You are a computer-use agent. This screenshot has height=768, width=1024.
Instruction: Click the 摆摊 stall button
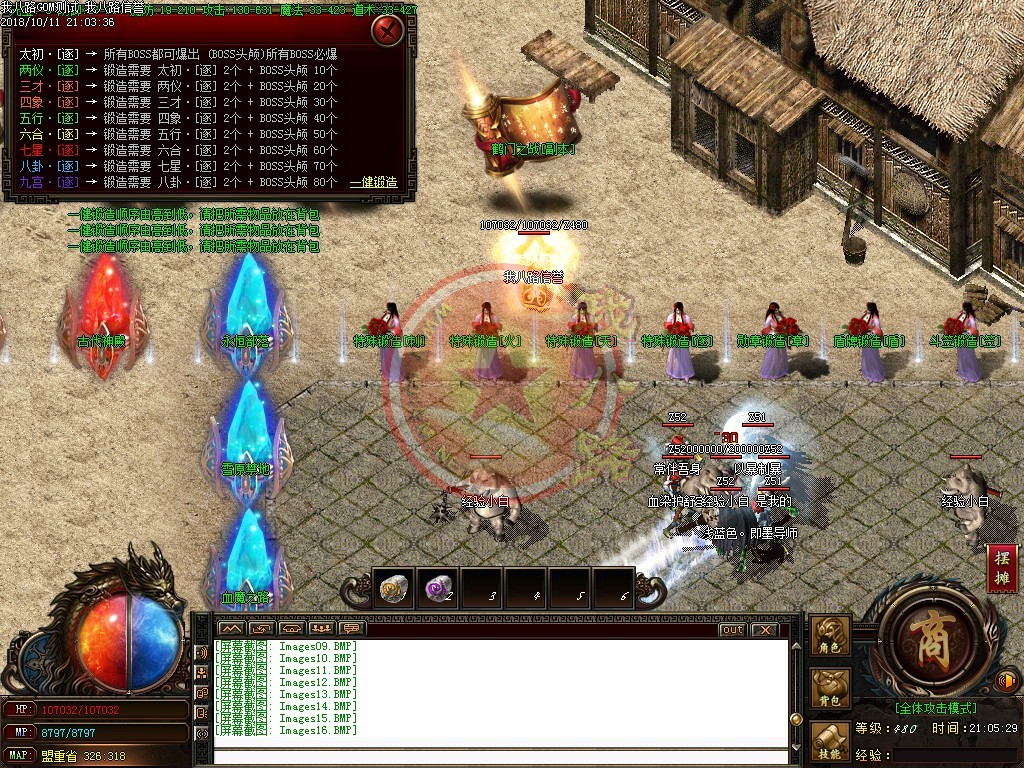coord(1002,568)
